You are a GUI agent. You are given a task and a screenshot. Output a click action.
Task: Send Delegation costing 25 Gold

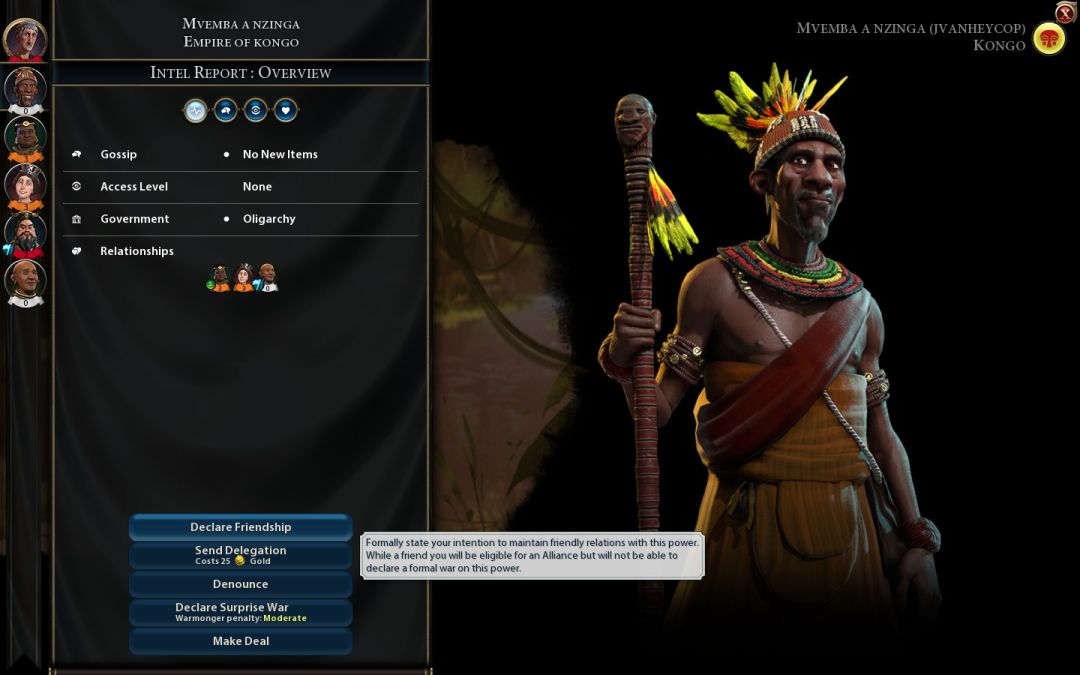(x=240, y=555)
